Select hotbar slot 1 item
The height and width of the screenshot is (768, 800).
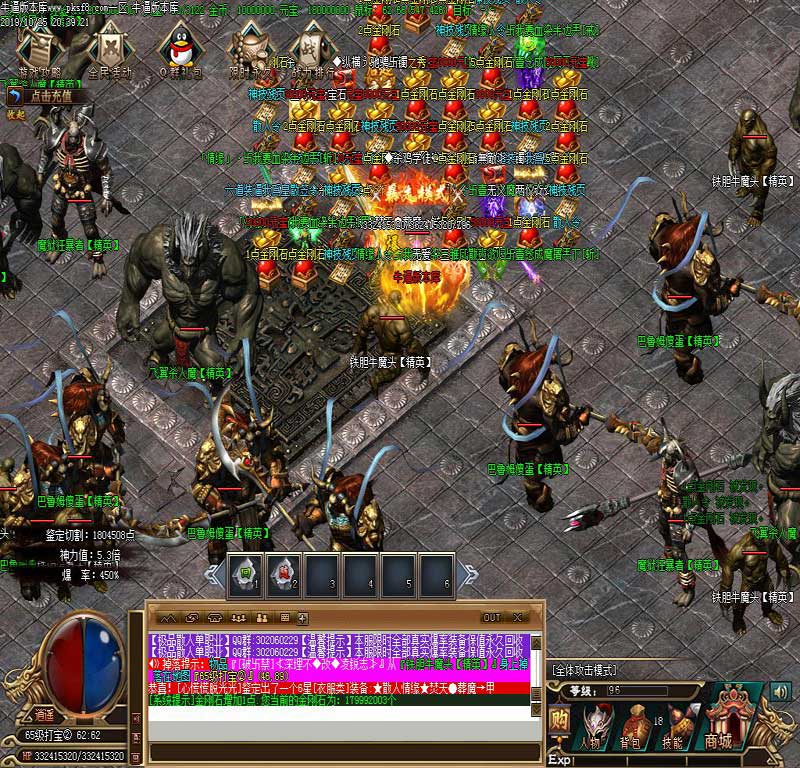[x=246, y=574]
